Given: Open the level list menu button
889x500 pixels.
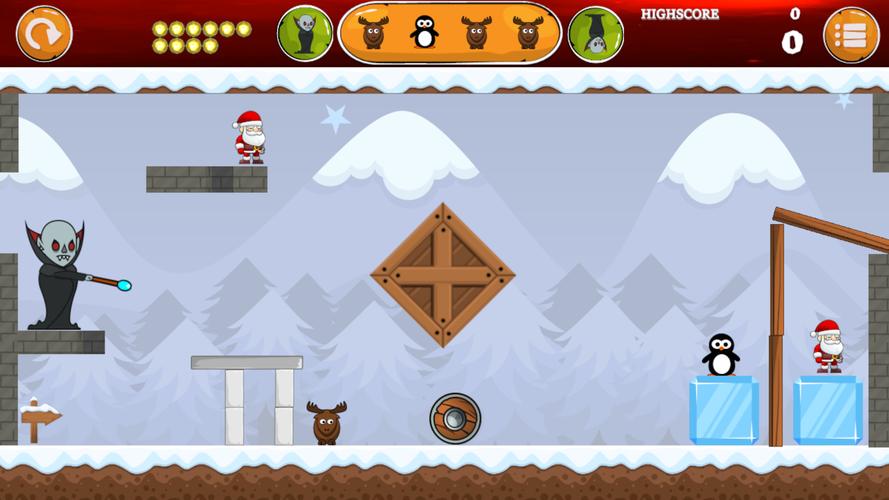Looking at the screenshot, I should (x=851, y=35).
